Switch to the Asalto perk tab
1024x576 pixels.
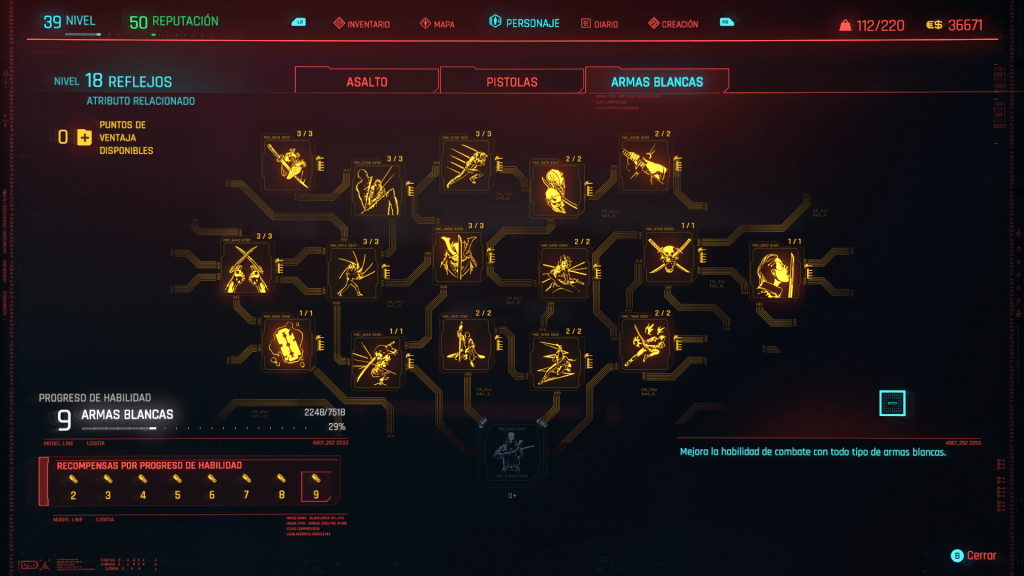pos(367,82)
